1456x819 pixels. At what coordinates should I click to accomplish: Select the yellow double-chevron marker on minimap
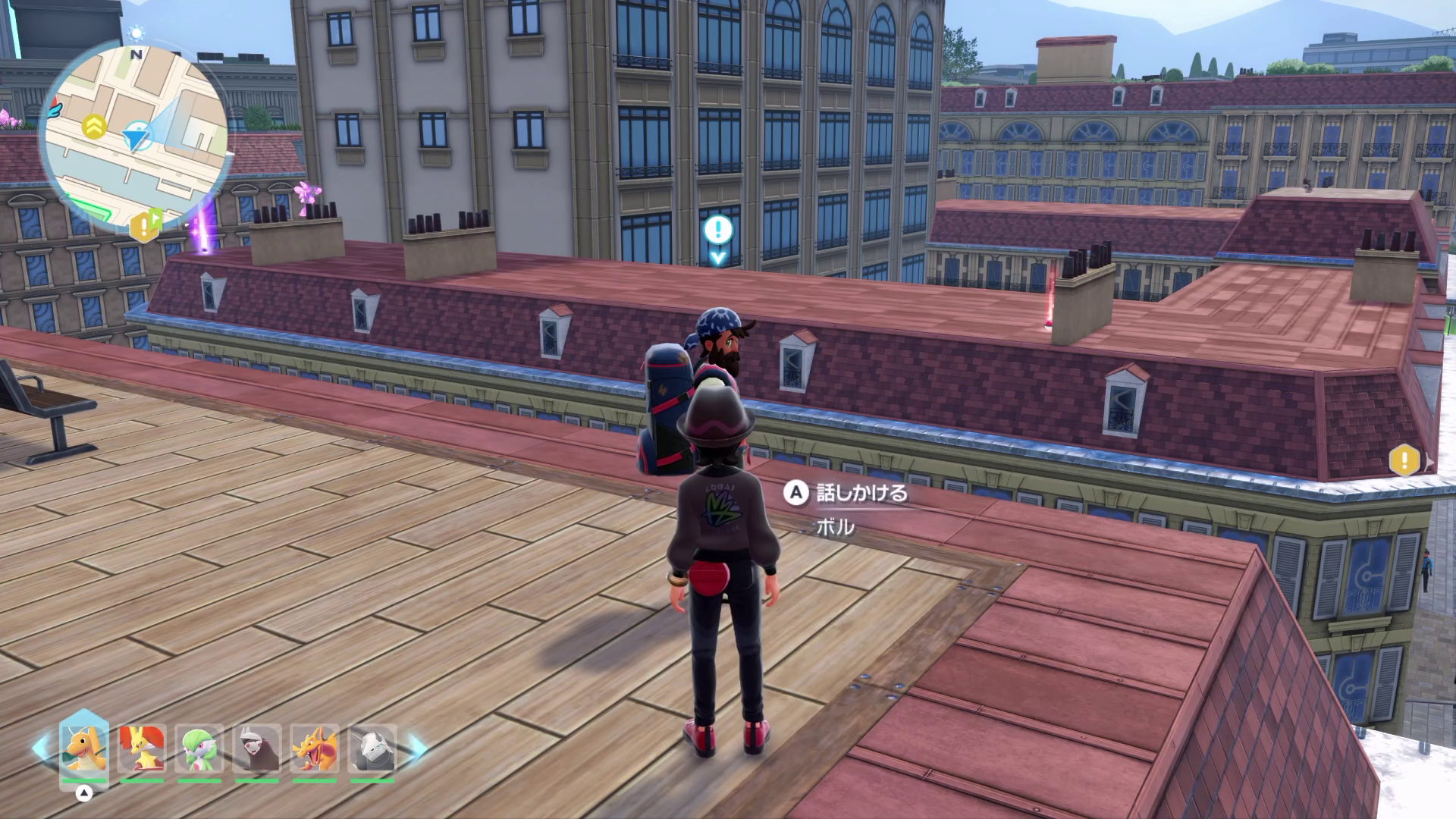pos(94,126)
